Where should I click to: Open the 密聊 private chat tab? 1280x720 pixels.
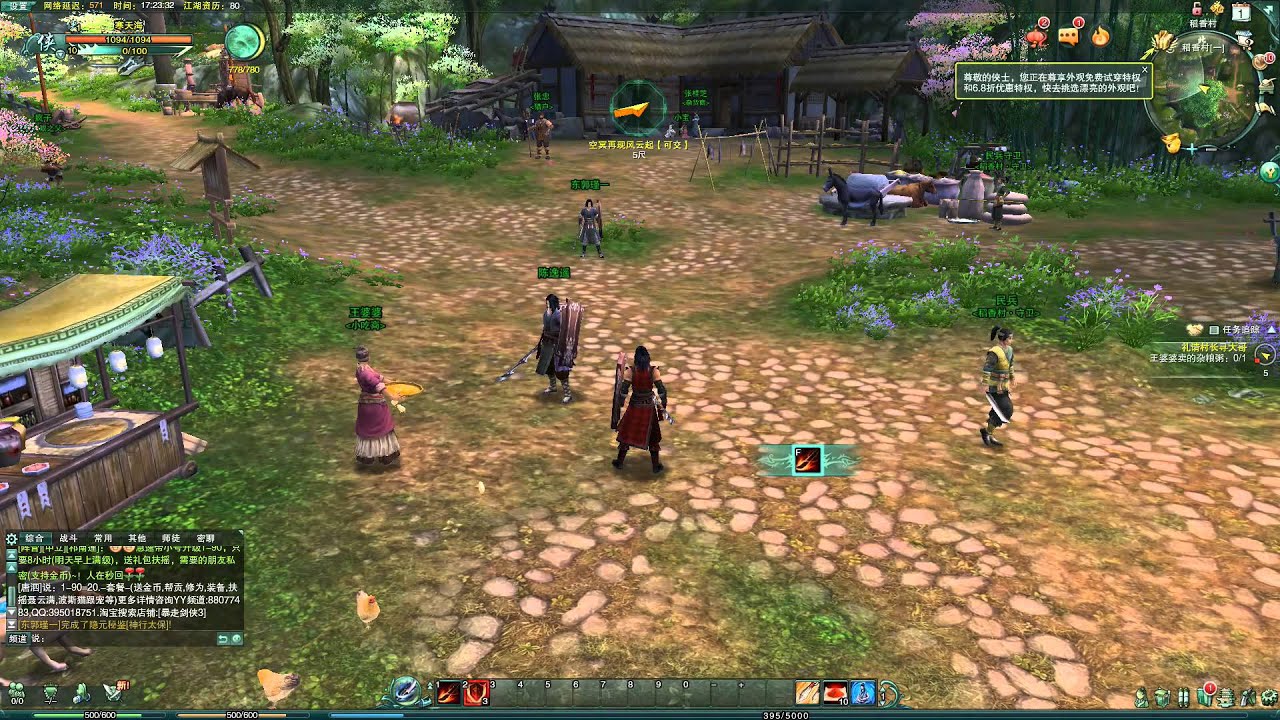[205, 538]
